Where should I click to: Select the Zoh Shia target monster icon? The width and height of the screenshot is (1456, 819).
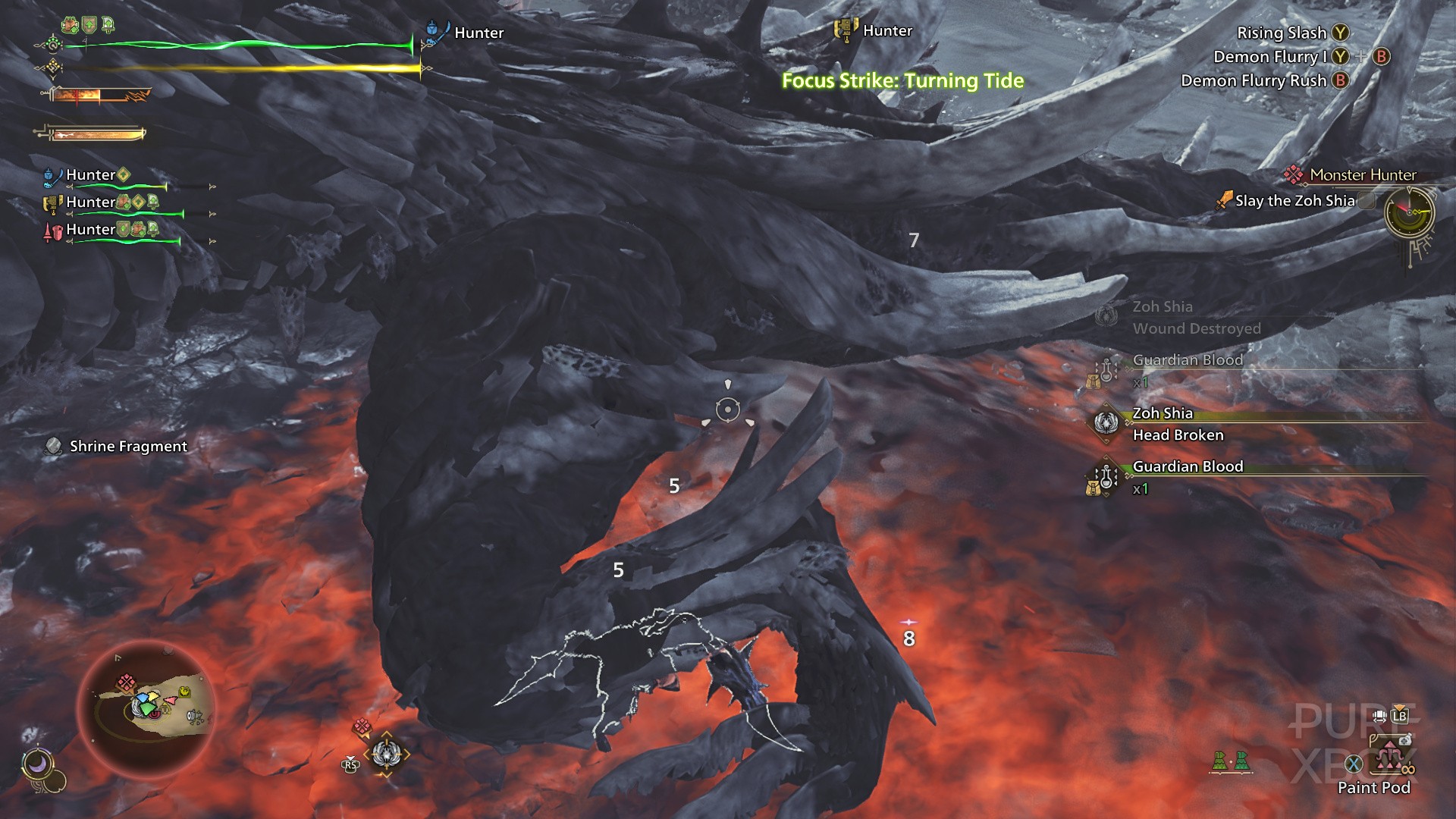[386, 754]
